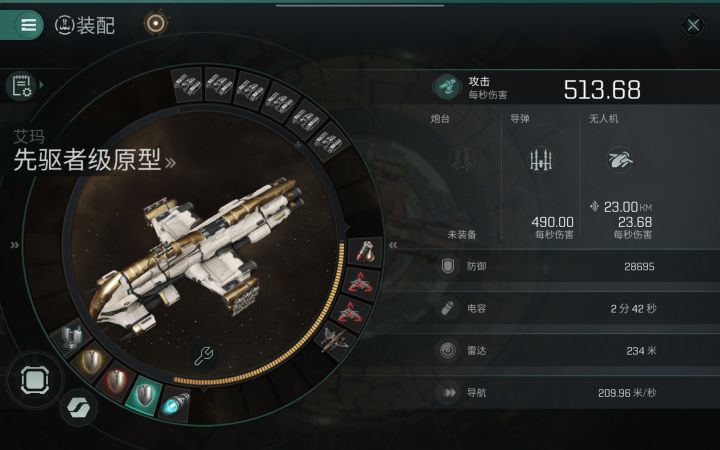
Task: Open the fitting notes clipboard icon
Action: coord(22,86)
